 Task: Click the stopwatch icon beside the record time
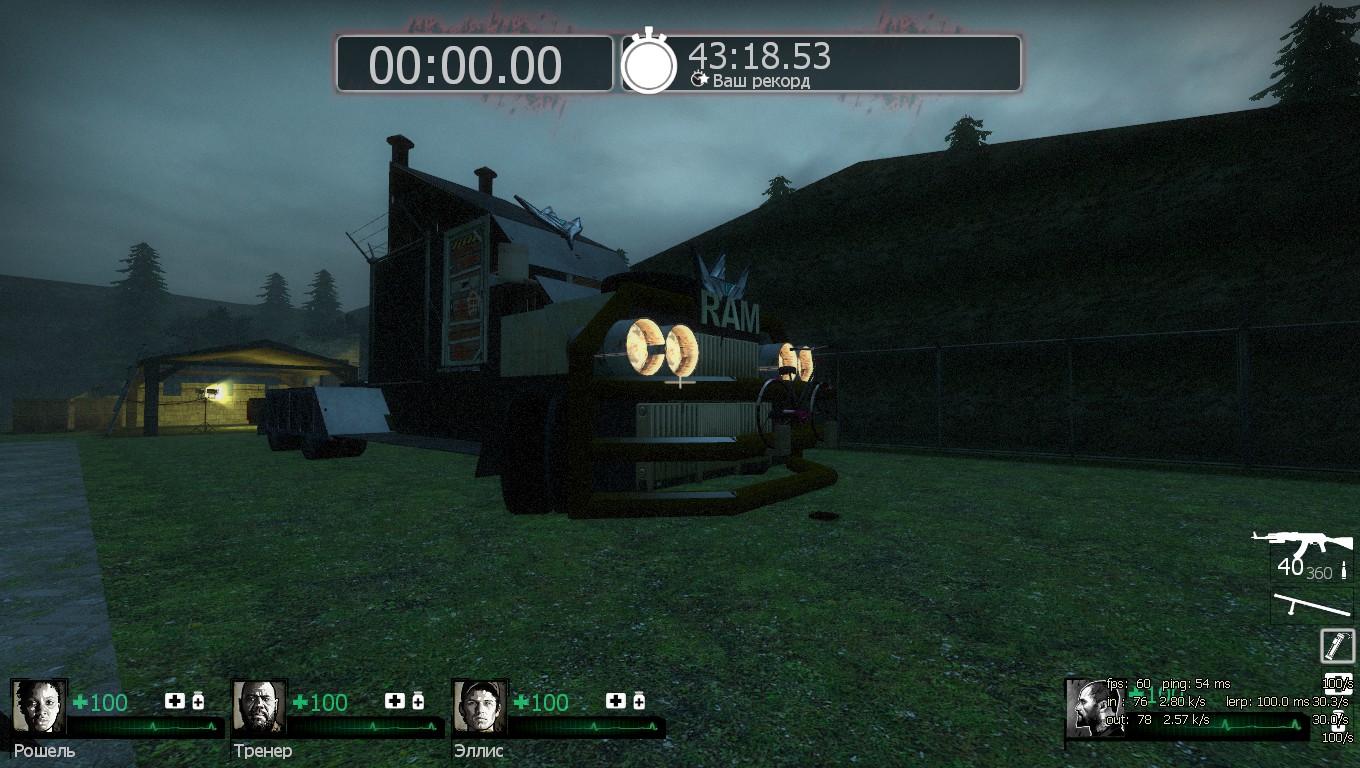click(649, 63)
